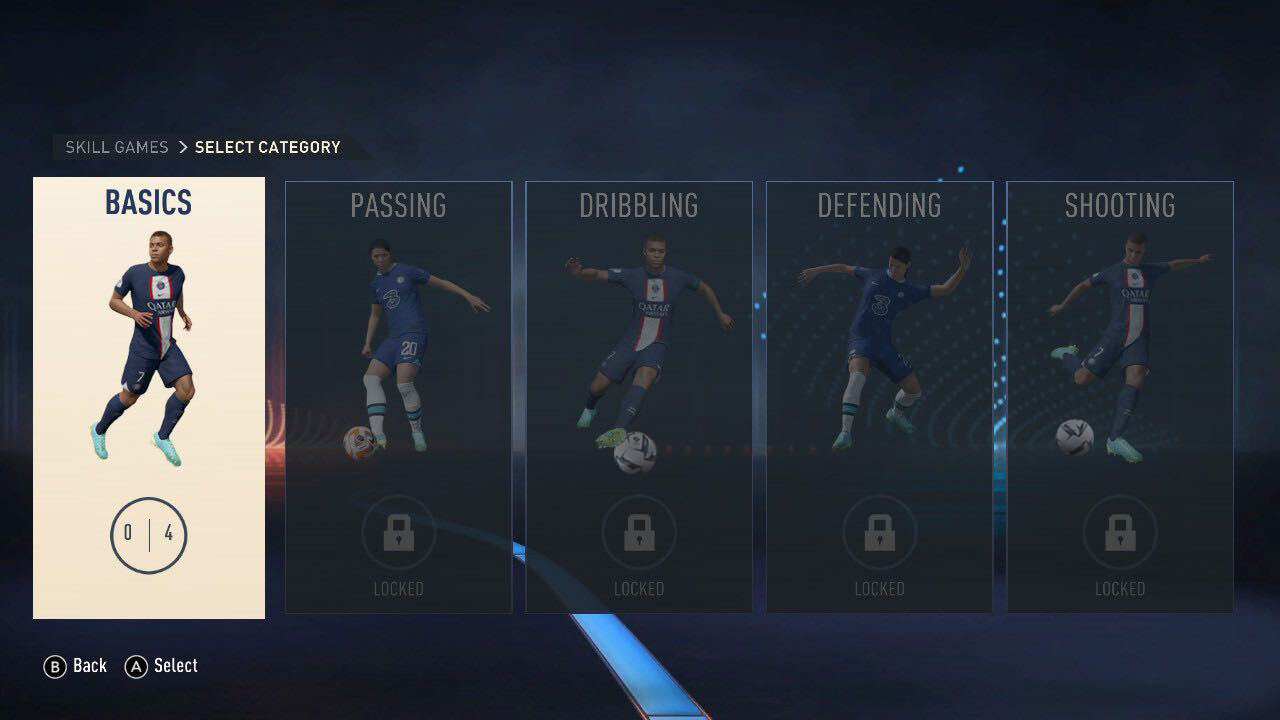
Task: Click the SKILL GAMES breadcrumb entry
Action: point(114,147)
